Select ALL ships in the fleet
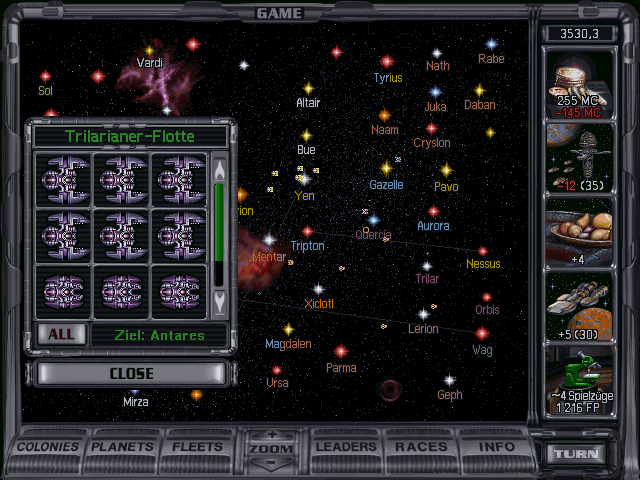Image resolution: width=640 pixels, height=480 pixels. [x=60, y=334]
